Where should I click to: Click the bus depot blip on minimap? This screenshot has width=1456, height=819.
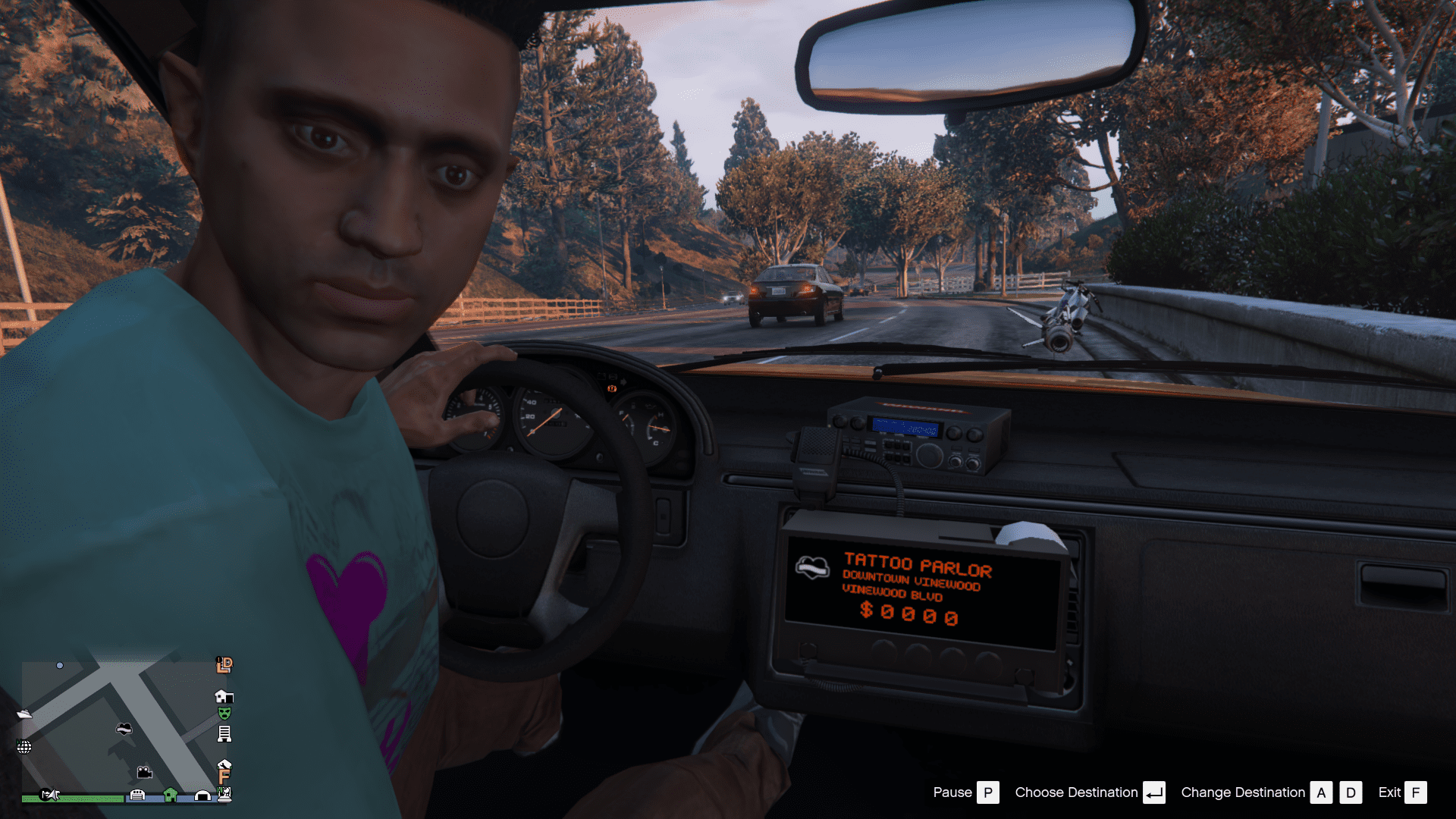pyautogui.click(x=137, y=795)
